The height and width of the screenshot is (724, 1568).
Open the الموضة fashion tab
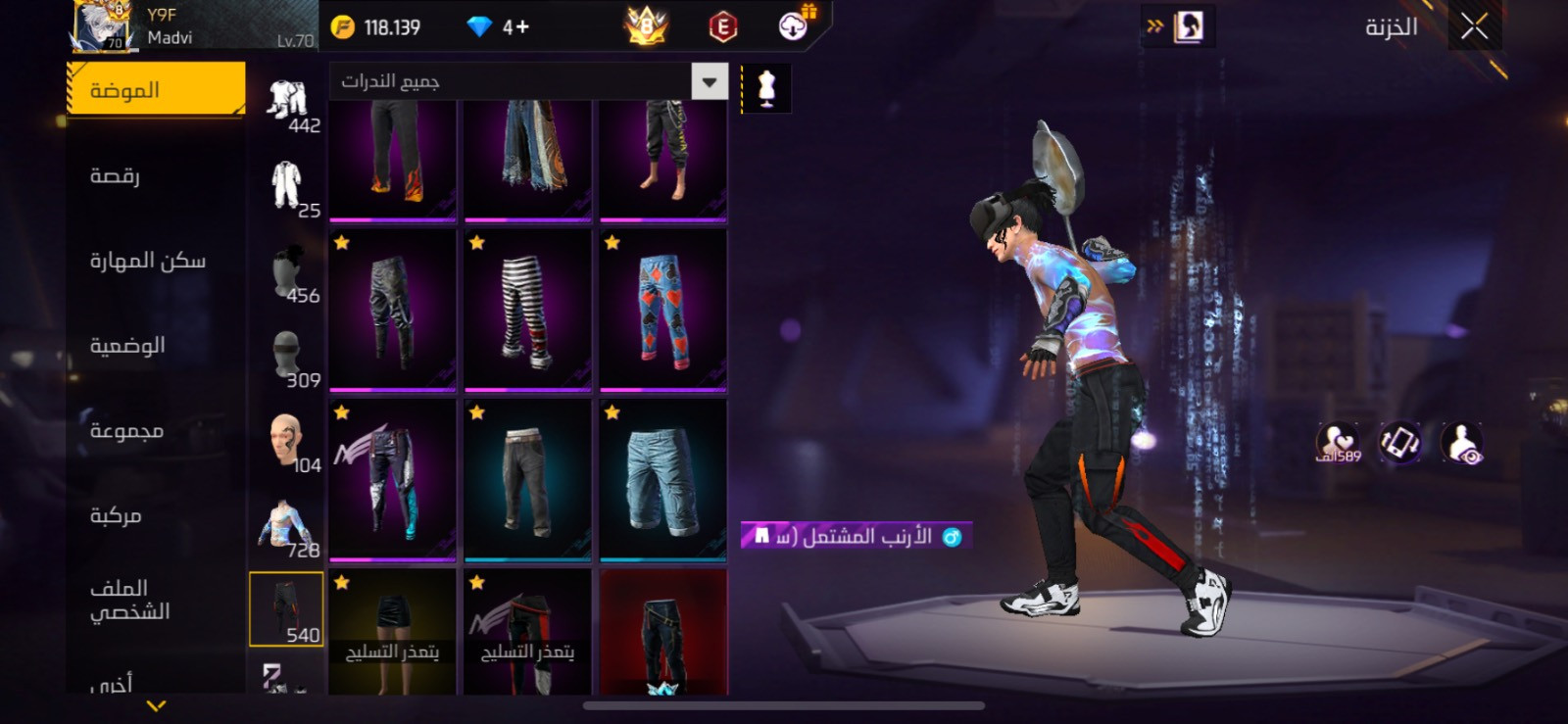click(x=156, y=90)
